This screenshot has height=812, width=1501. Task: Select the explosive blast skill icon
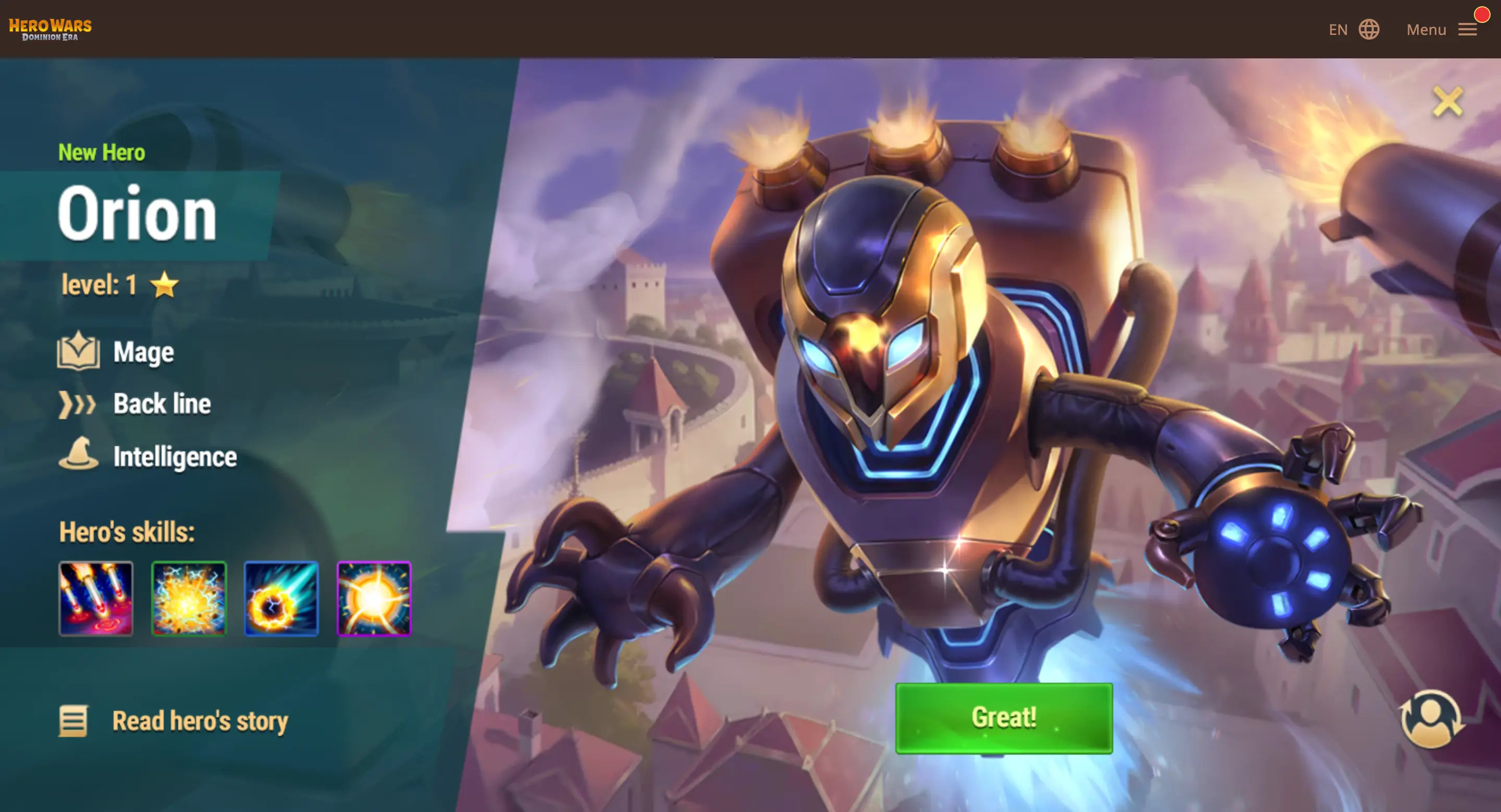[x=189, y=599]
